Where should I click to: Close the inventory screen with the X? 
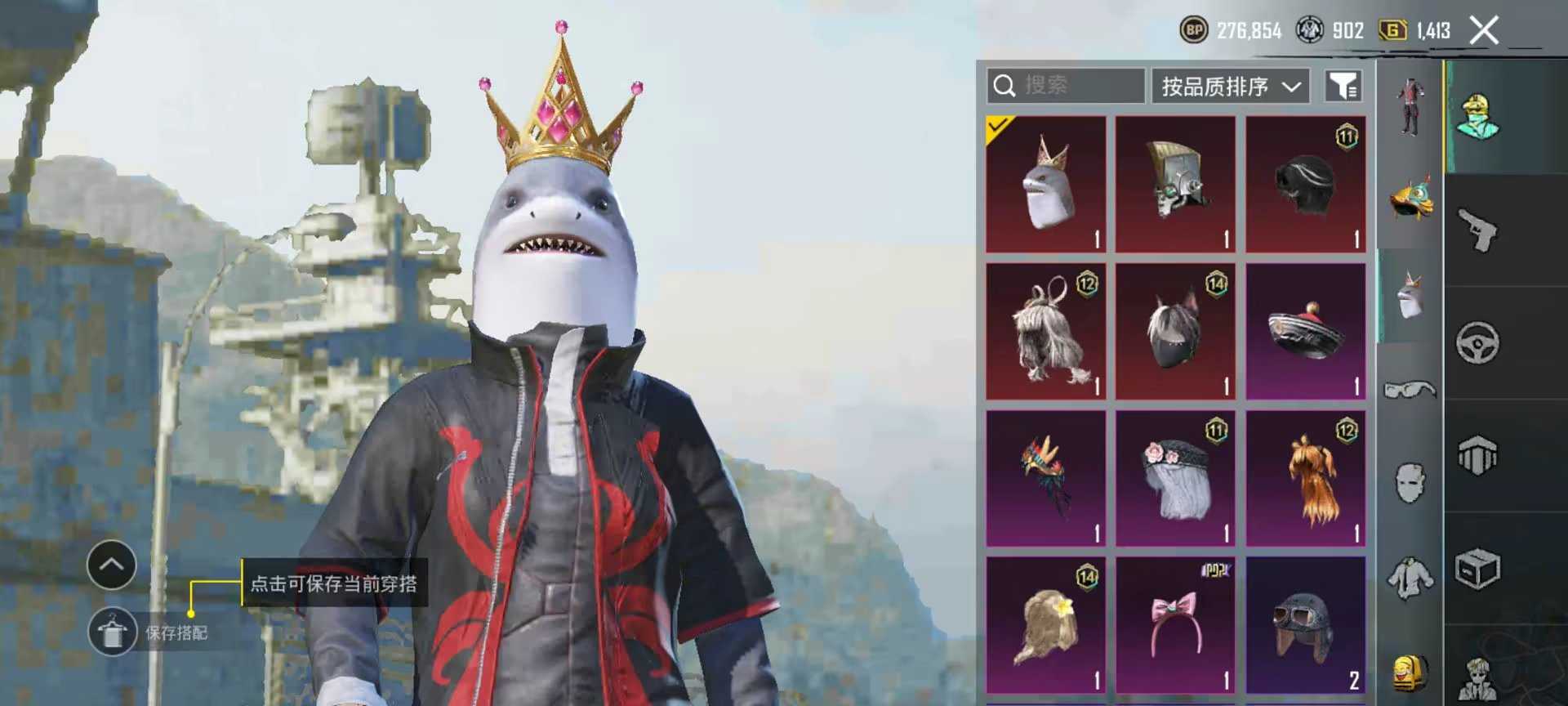(1483, 31)
